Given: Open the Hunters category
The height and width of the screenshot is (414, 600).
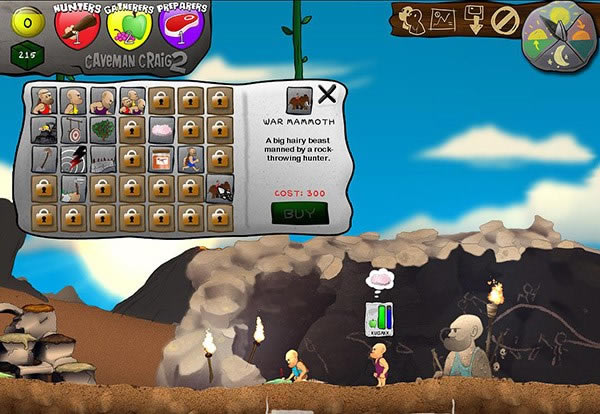Looking at the screenshot, I should (x=77, y=27).
